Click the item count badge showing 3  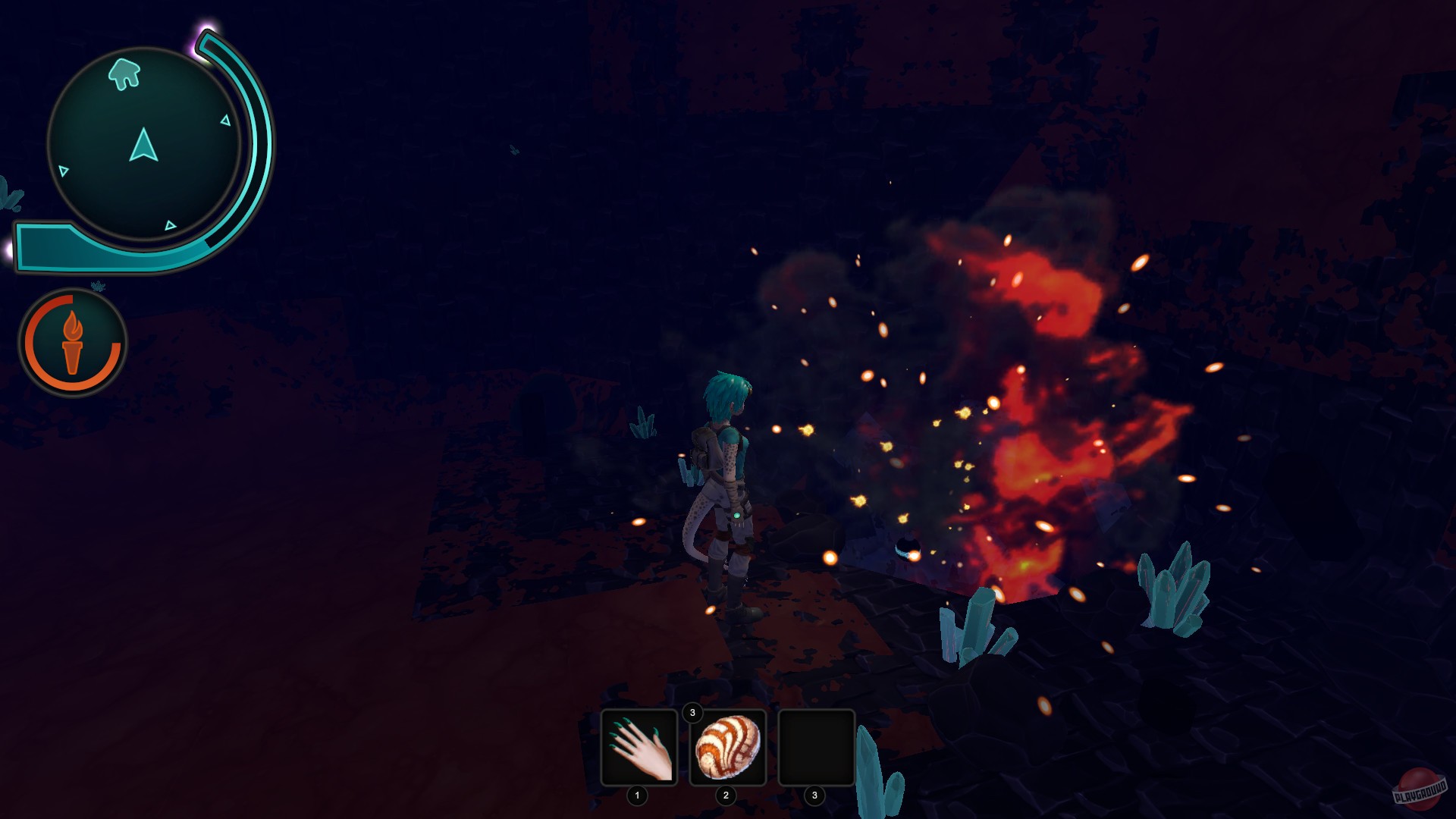pyautogui.click(x=692, y=713)
